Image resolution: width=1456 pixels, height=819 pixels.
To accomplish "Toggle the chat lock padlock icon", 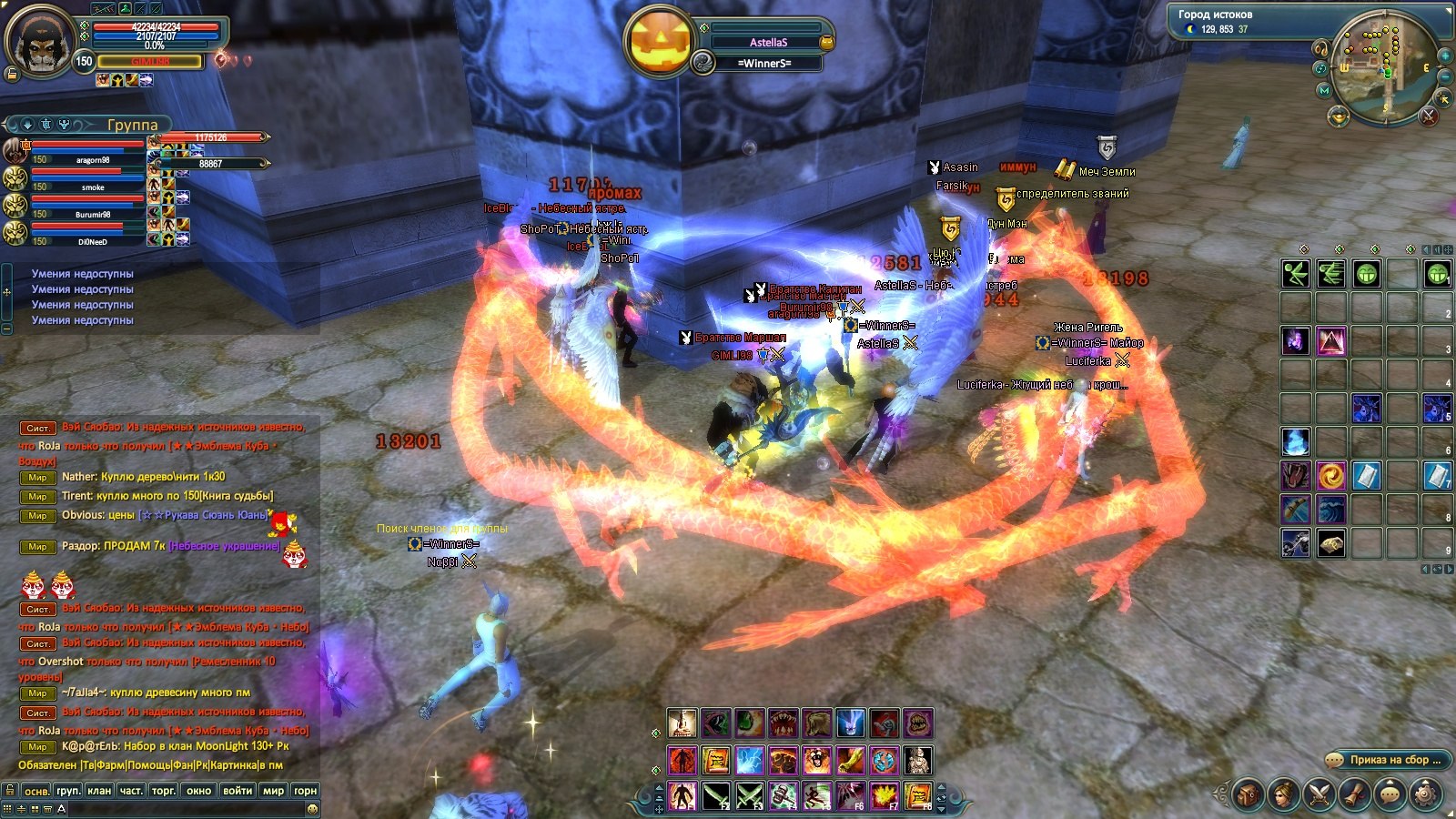I will click(10, 790).
